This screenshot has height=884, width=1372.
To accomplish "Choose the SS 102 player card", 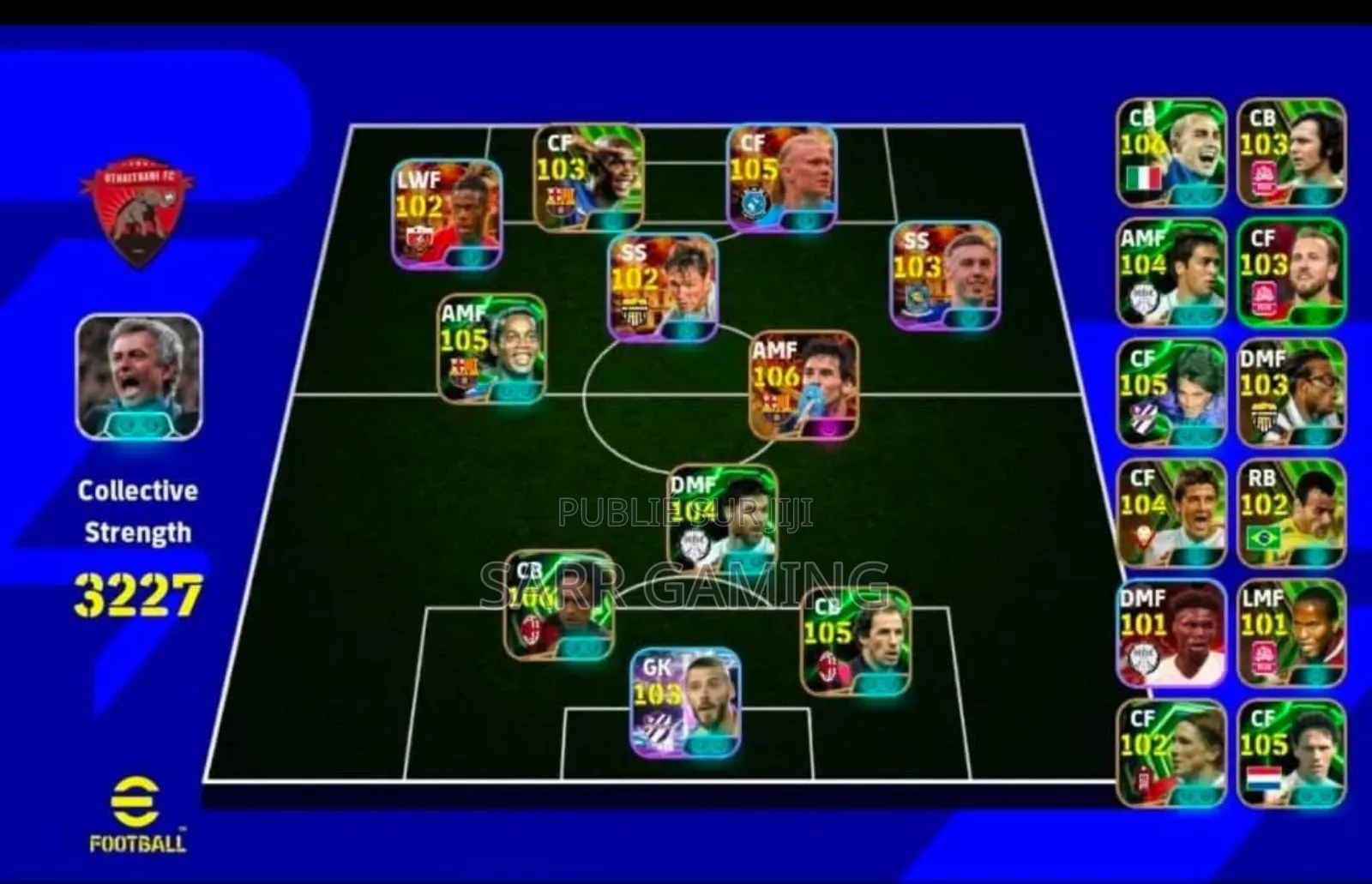I will [x=662, y=288].
